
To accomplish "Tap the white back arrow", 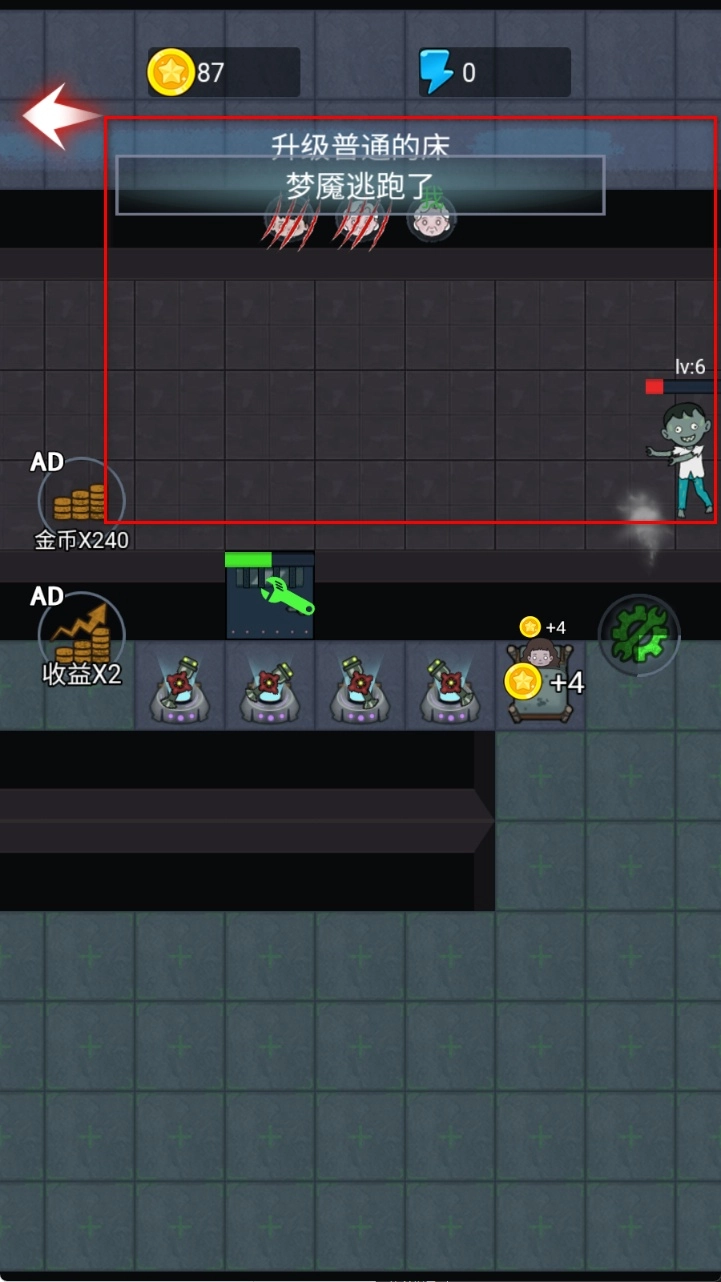I will (x=58, y=116).
